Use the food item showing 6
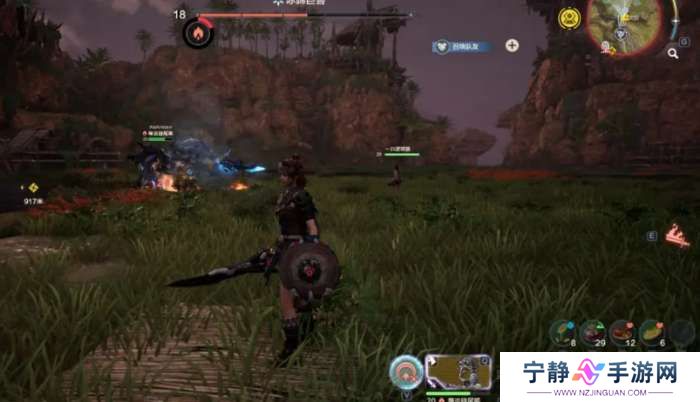 coord(651,331)
